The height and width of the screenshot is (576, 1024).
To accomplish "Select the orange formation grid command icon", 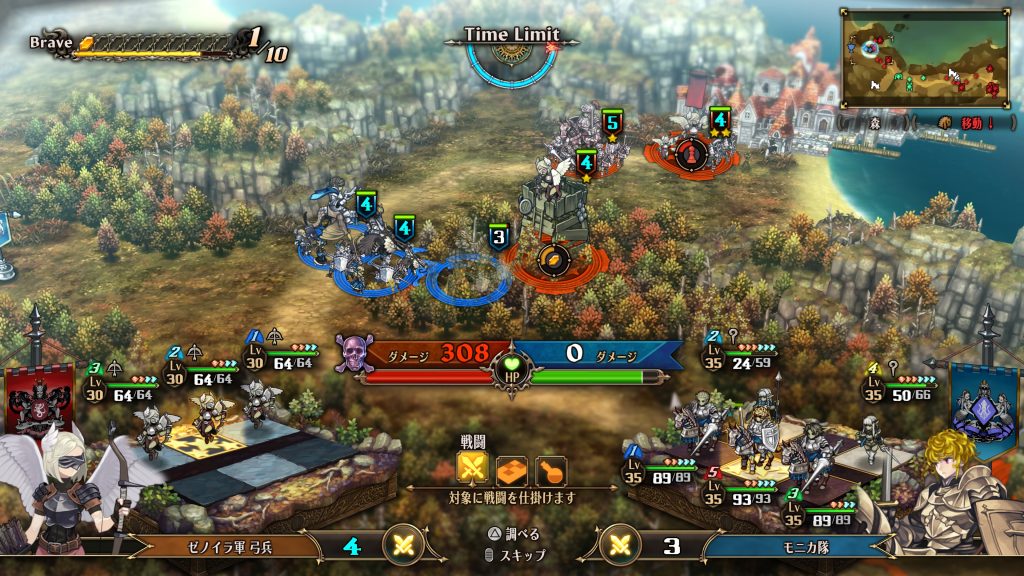I will 512,469.
